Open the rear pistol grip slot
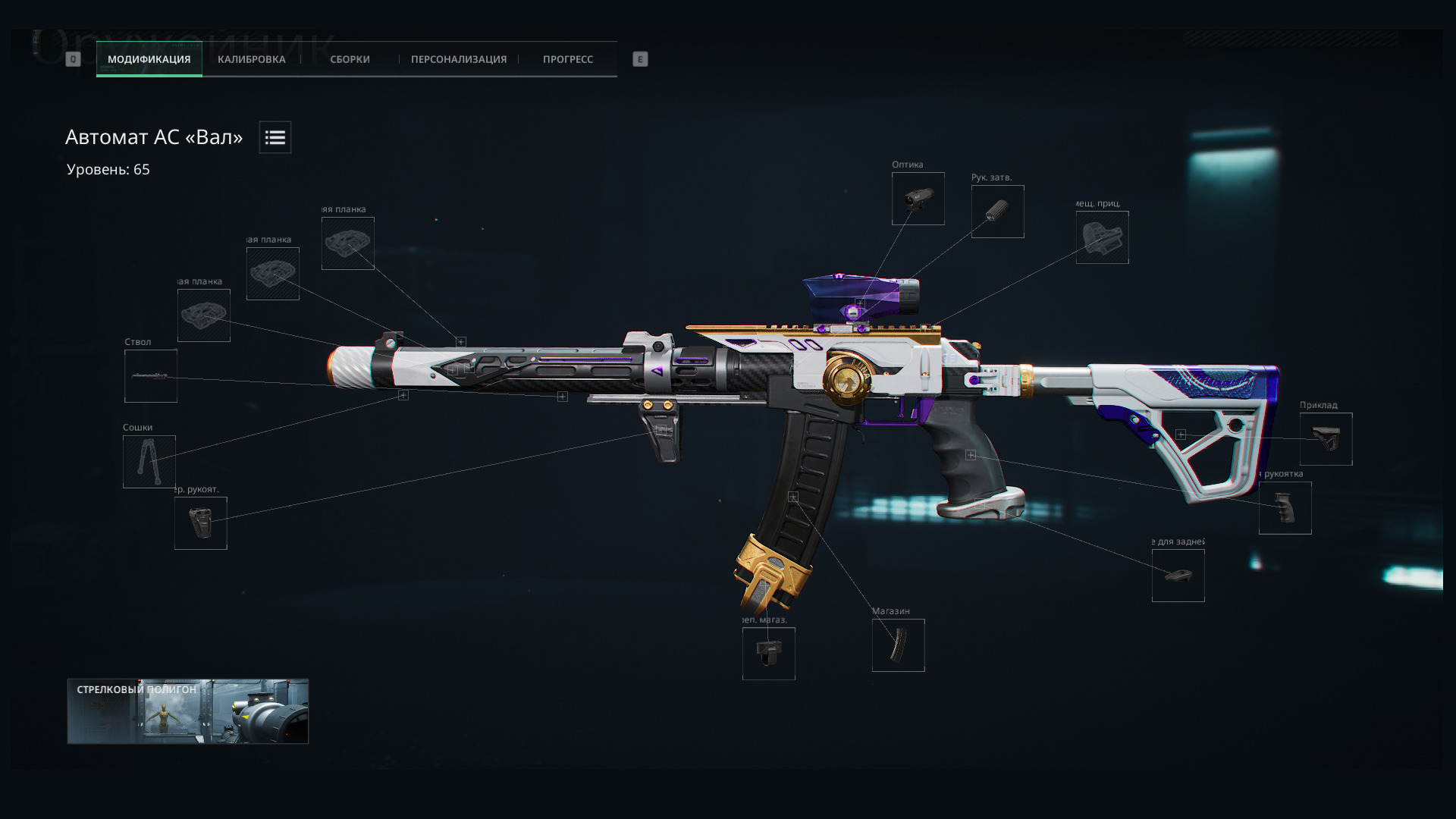This screenshot has height=819, width=1456. click(1285, 508)
